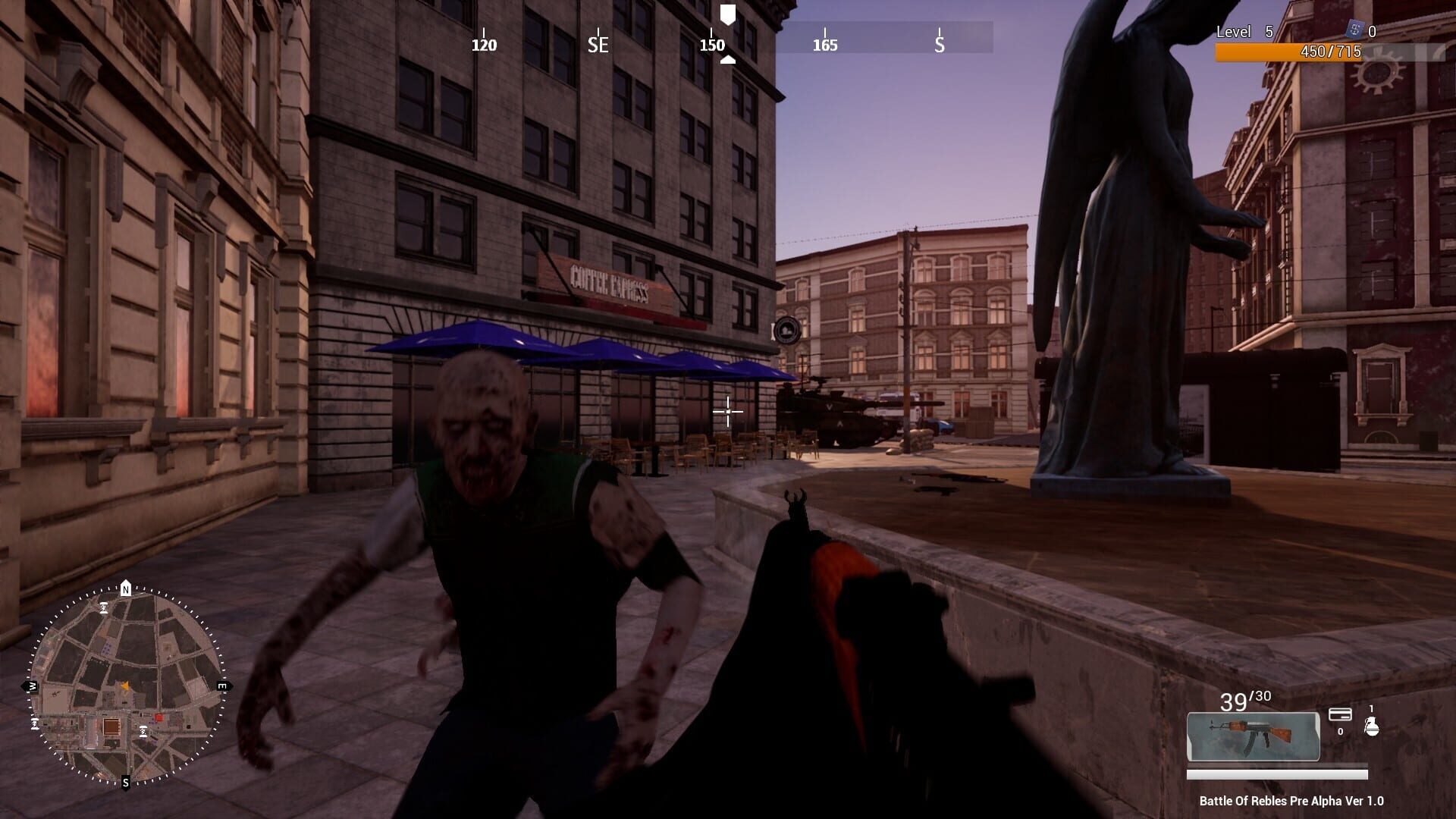Click the ammo magazine icon

click(1340, 714)
